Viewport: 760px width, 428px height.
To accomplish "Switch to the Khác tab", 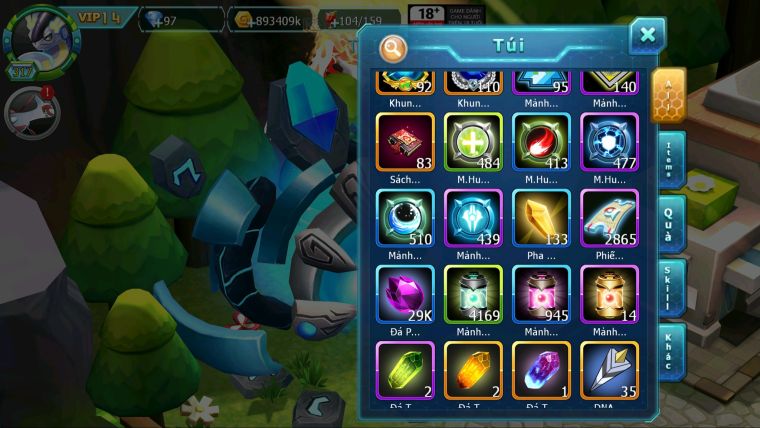I will click(x=668, y=350).
